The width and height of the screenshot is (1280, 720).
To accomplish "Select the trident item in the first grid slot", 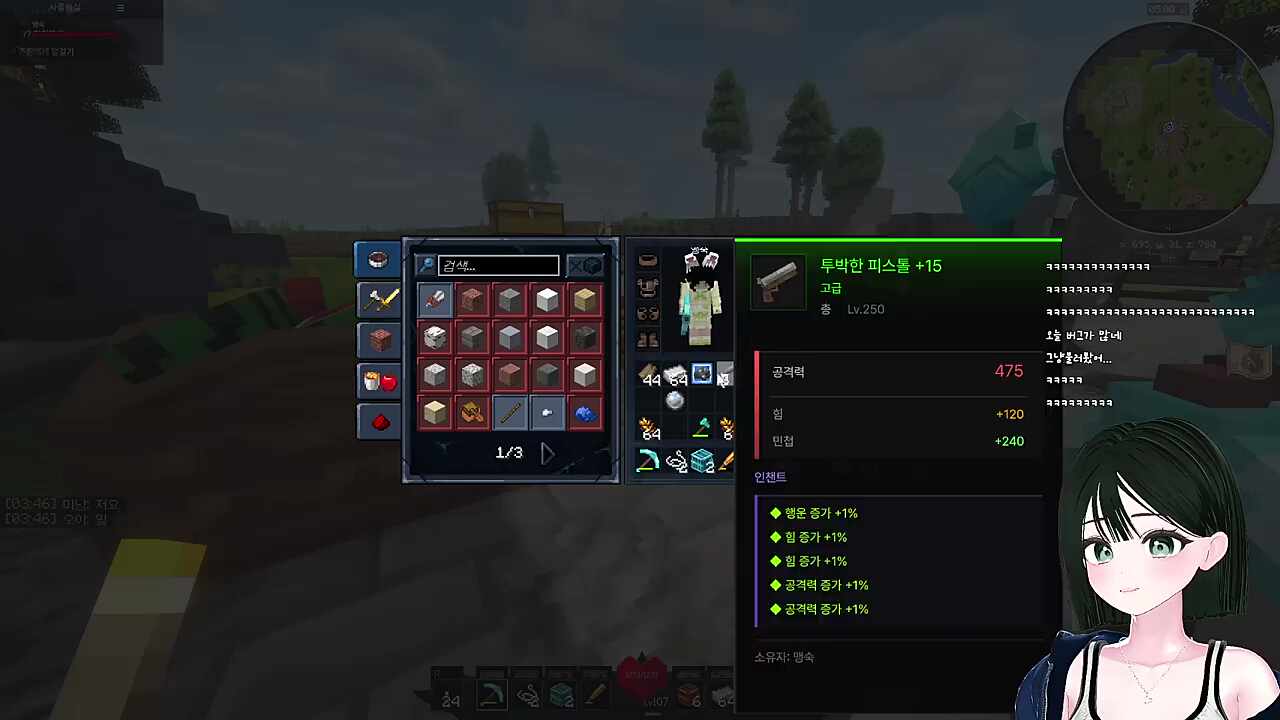I will pos(434,299).
